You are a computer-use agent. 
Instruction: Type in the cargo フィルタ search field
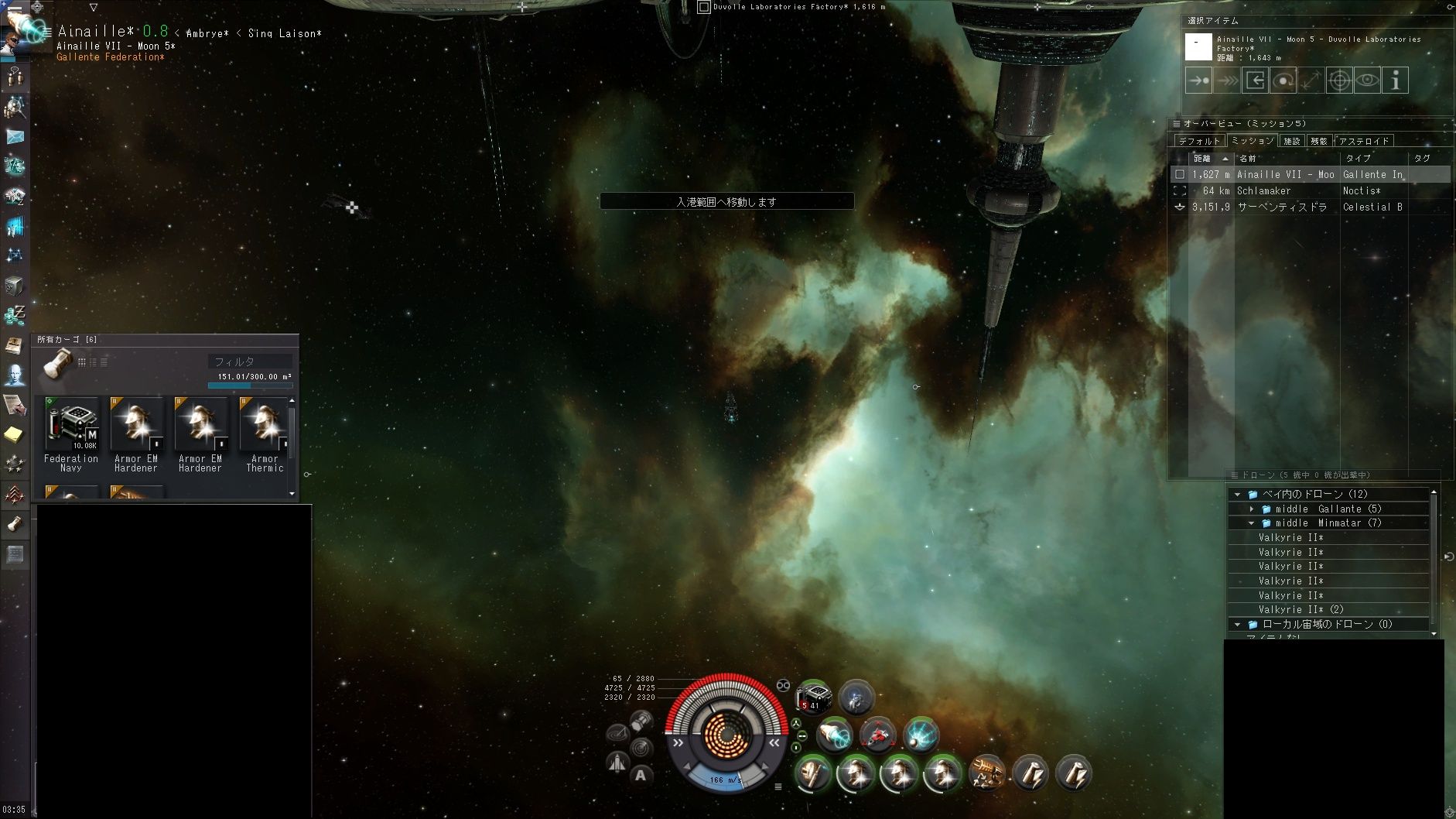[249, 362]
